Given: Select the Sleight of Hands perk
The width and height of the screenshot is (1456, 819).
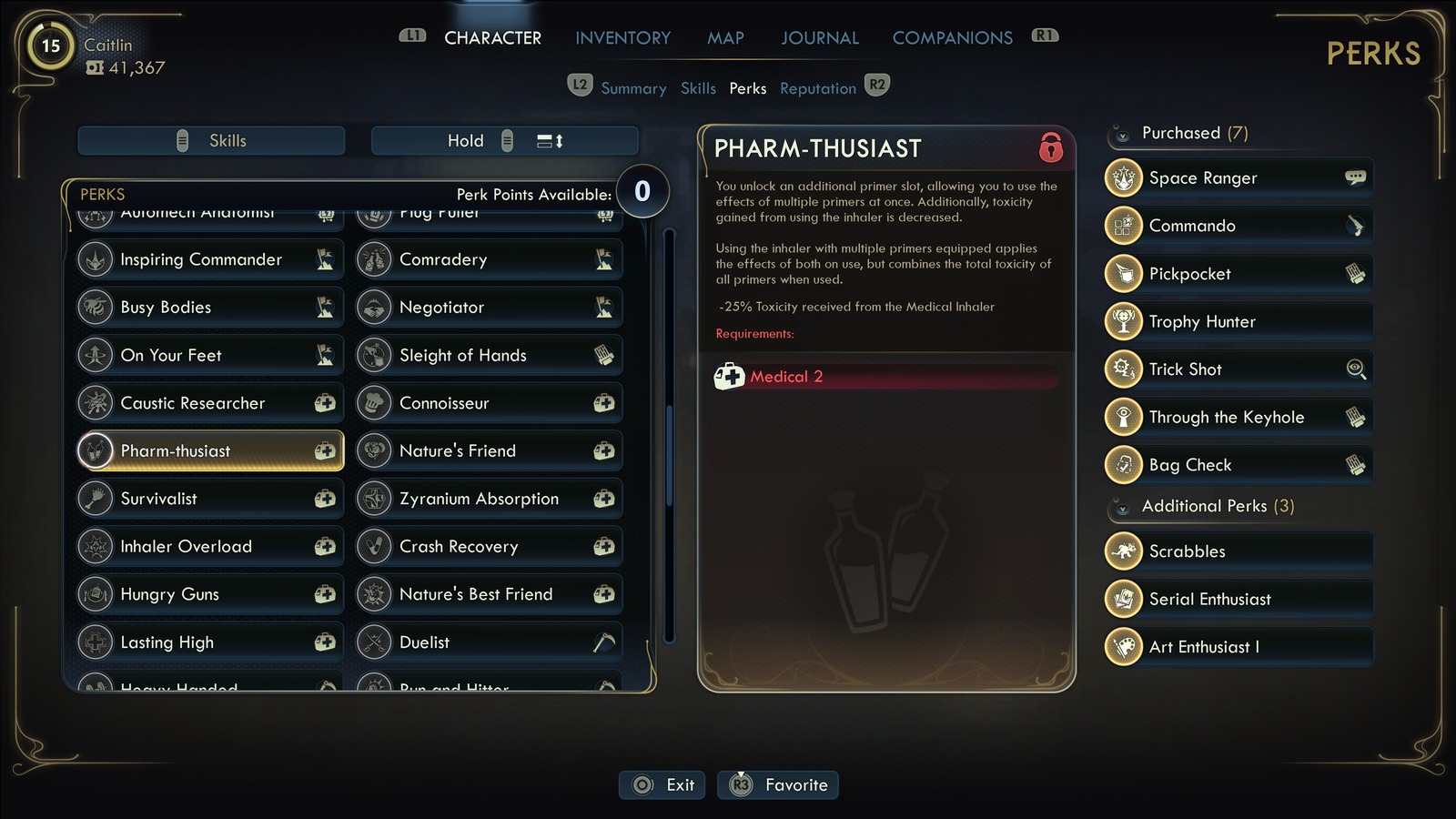Looking at the screenshot, I should tap(489, 356).
